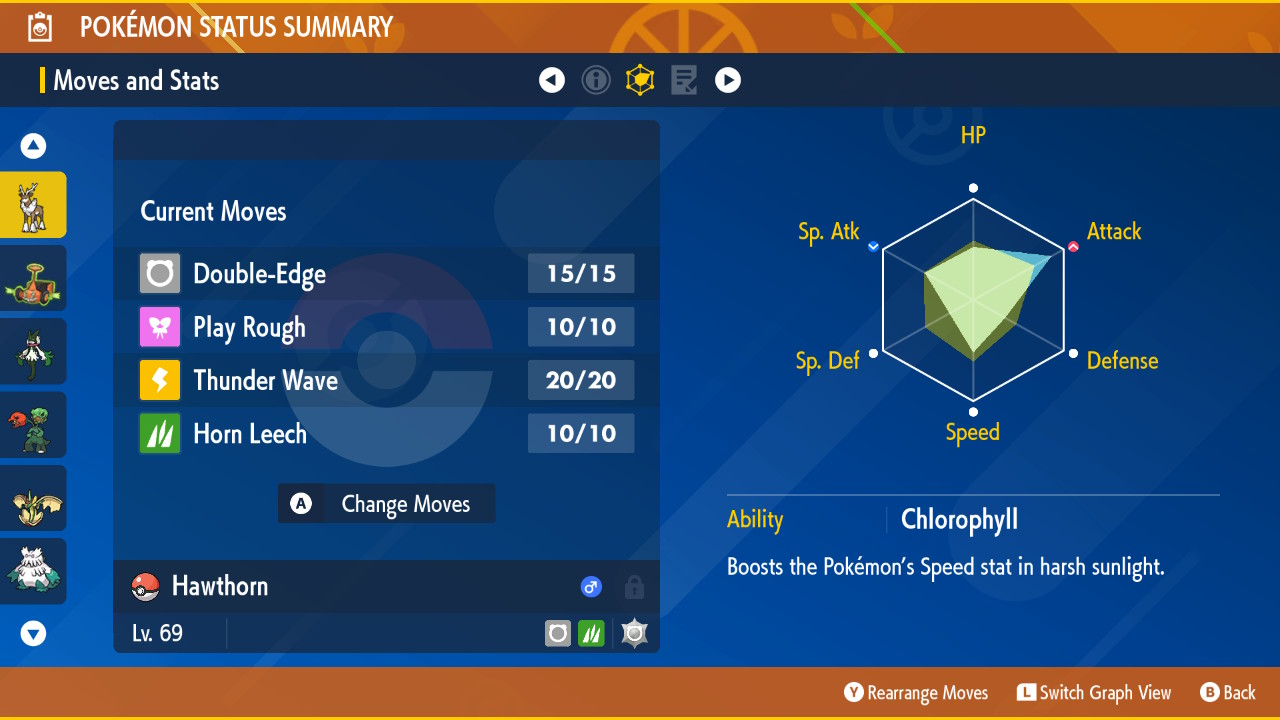The image size is (1280, 720).
Task: Go to the next summary page arrow
Action: (728, 80)
